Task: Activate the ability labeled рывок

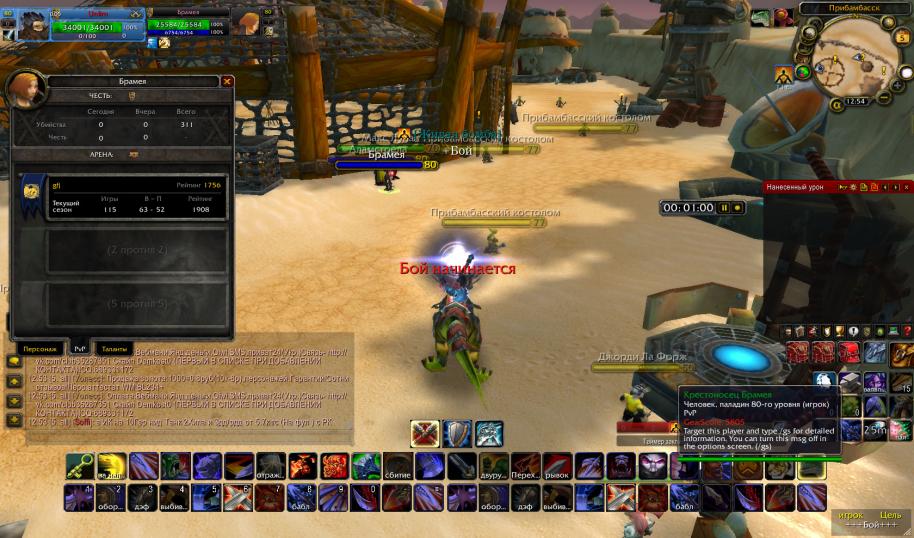Action: [x=556, y=466]
